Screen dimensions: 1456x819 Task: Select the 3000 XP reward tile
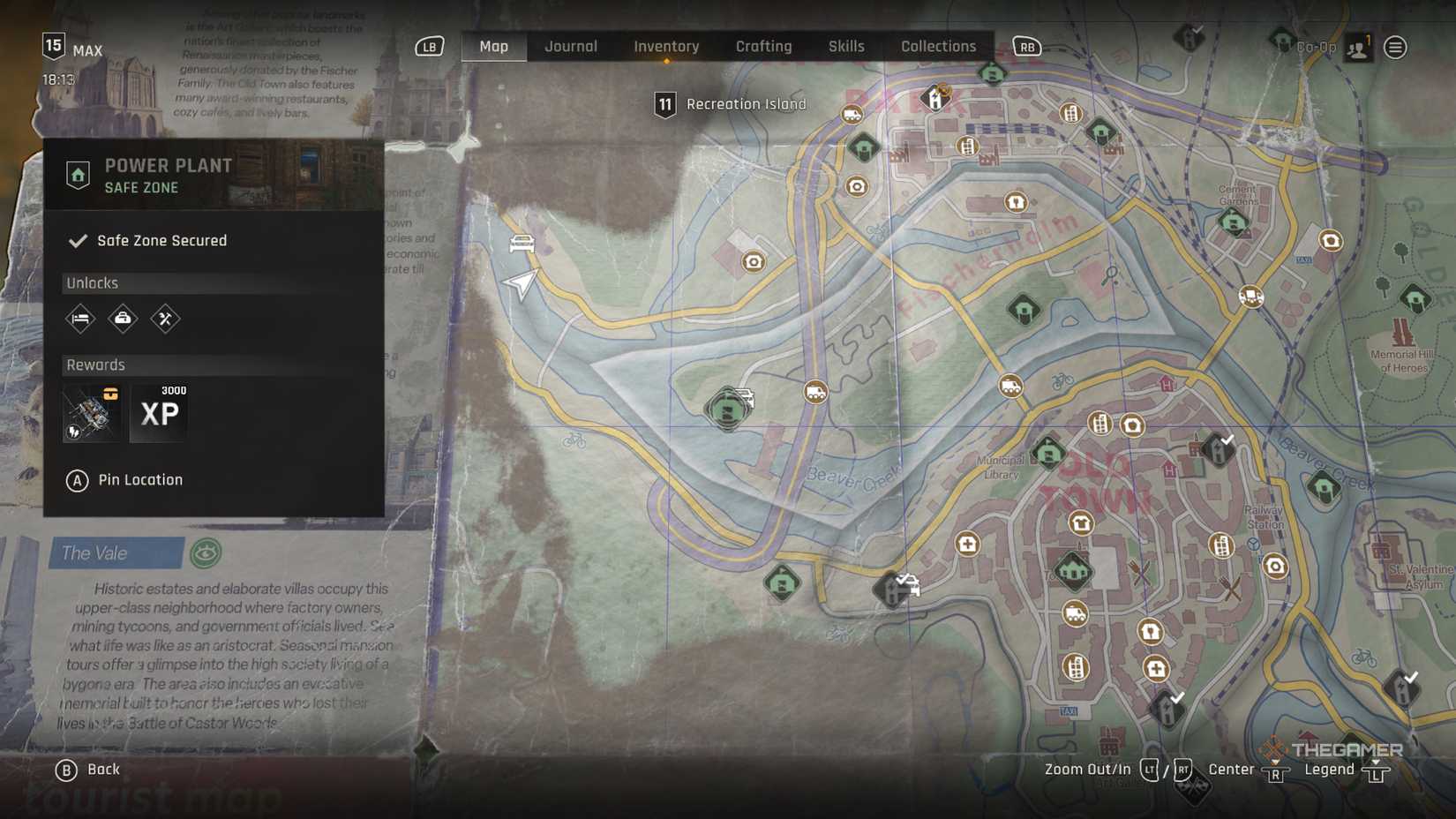[x=160, y=412]
